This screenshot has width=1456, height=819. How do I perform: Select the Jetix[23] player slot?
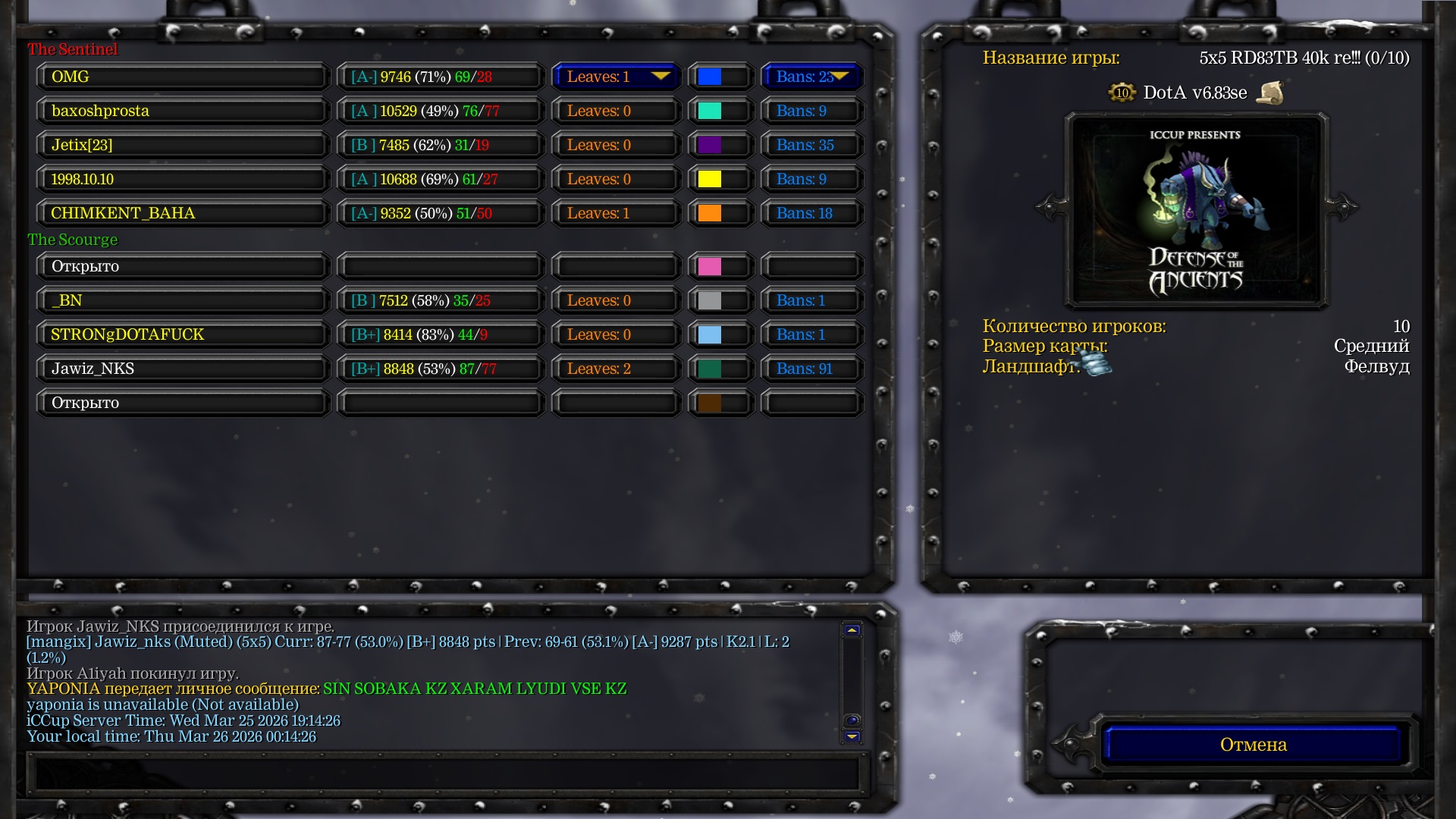coord(182,145)
